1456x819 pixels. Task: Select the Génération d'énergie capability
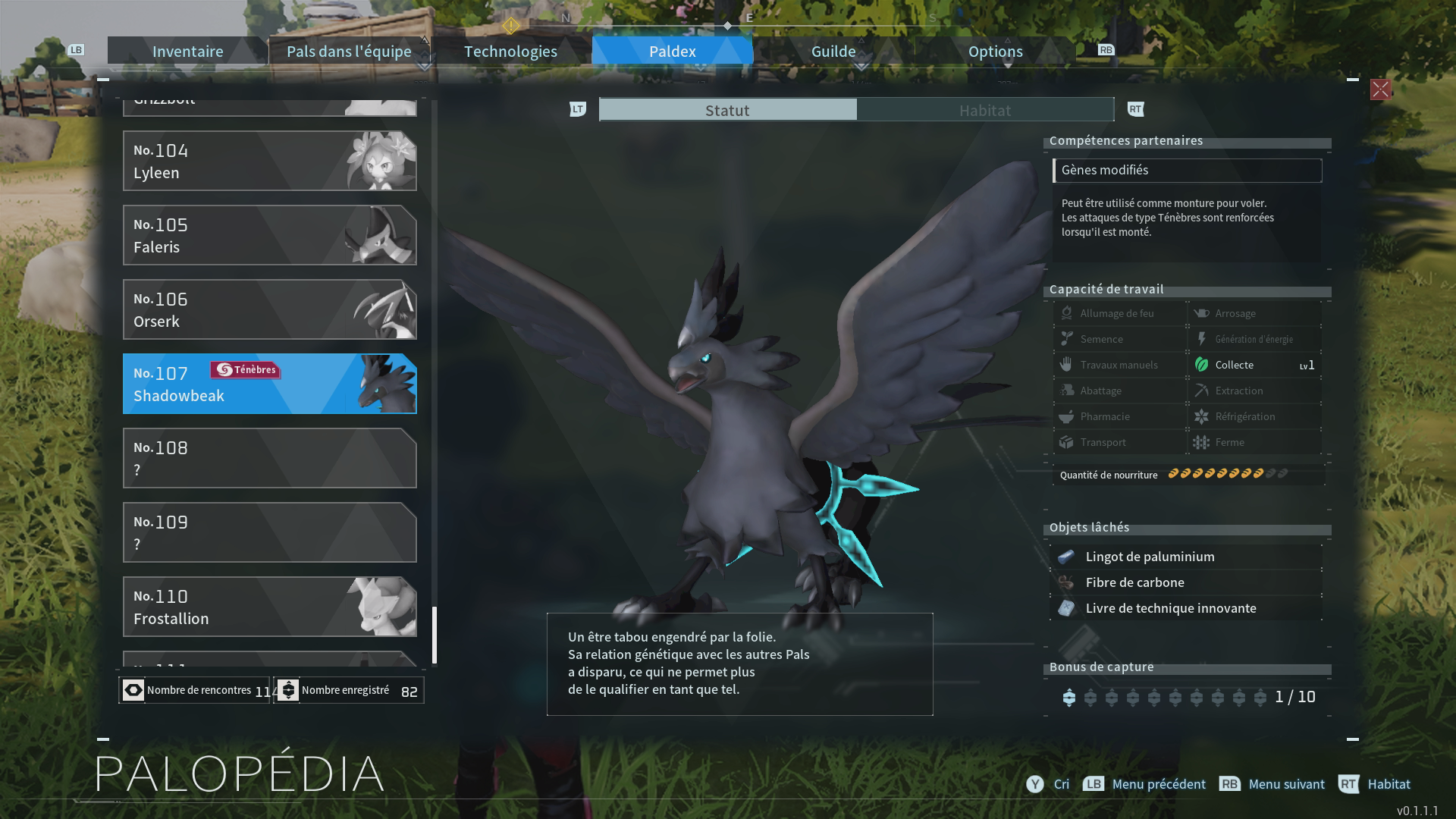pos(1202,339)
